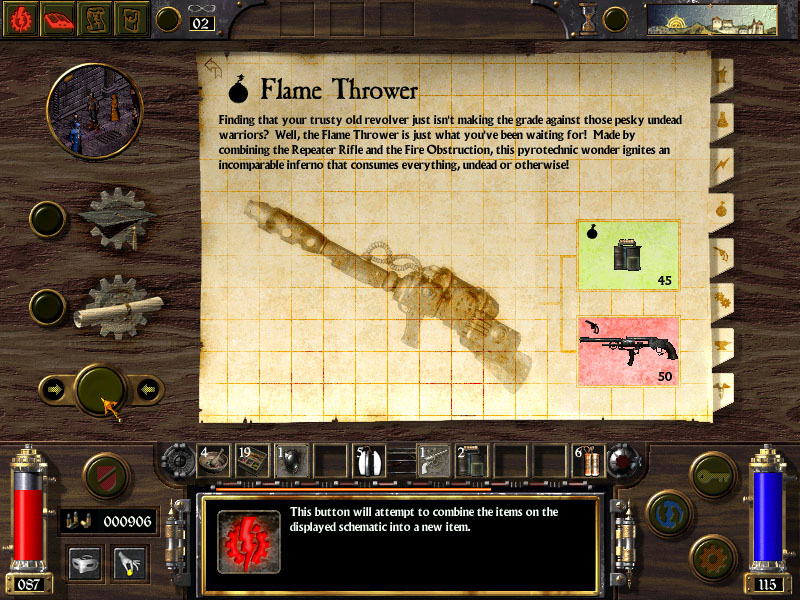Open the red logbook icon
Screen dimensions: 800x600
pos(58,18)
